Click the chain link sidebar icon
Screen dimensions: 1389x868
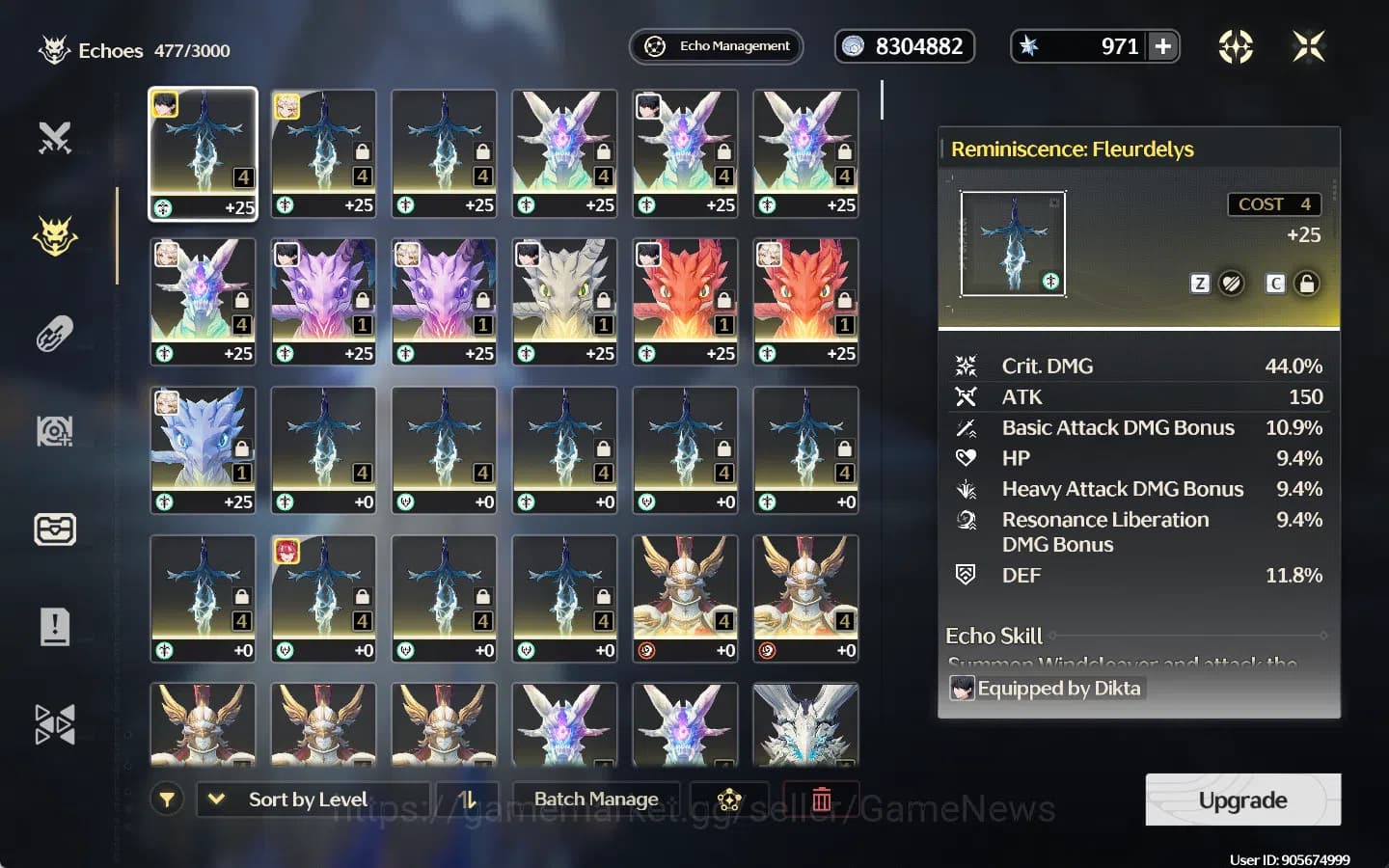point(55,333)
